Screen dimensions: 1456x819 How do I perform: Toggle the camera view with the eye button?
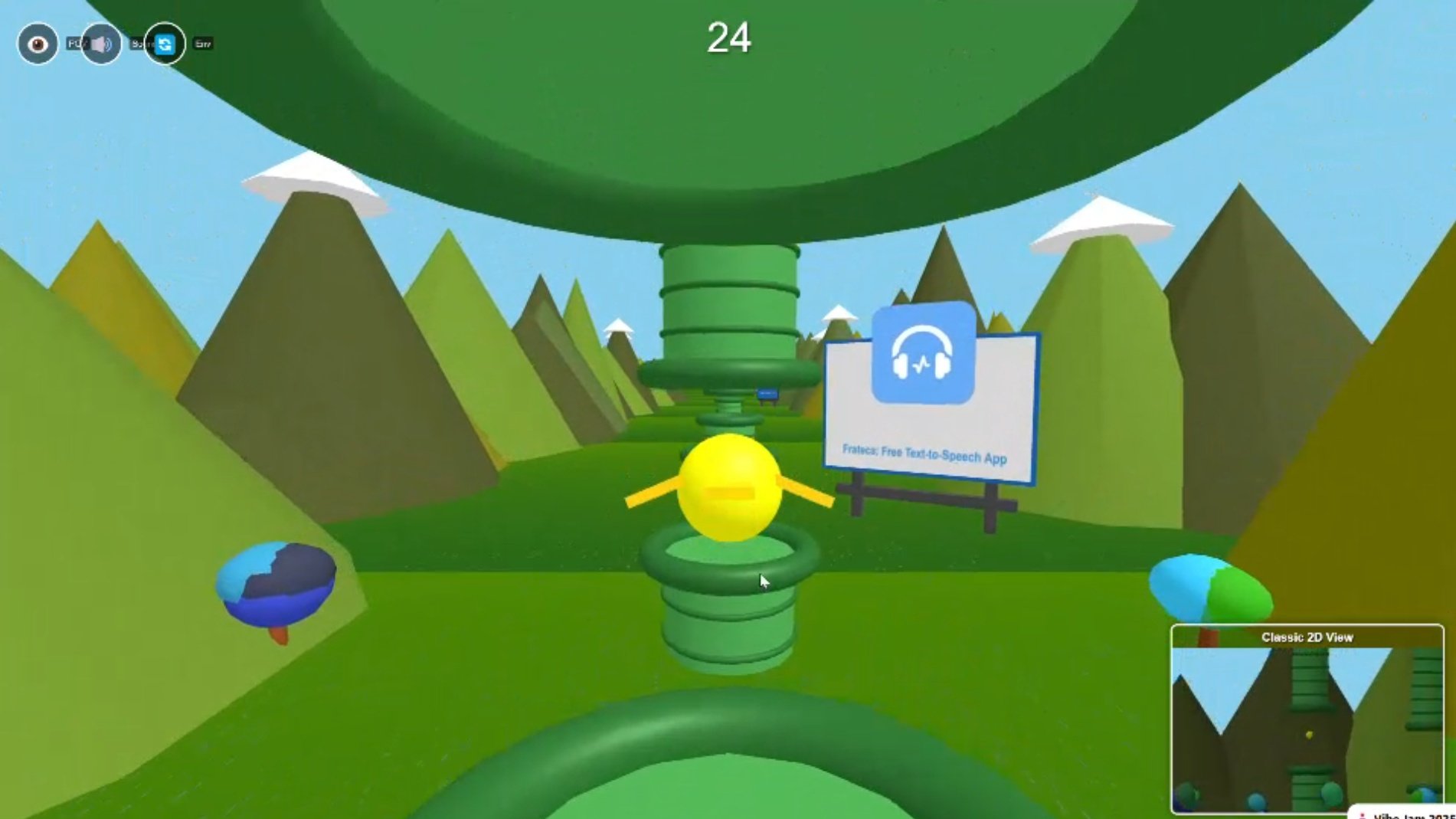[x=38, y=44]
